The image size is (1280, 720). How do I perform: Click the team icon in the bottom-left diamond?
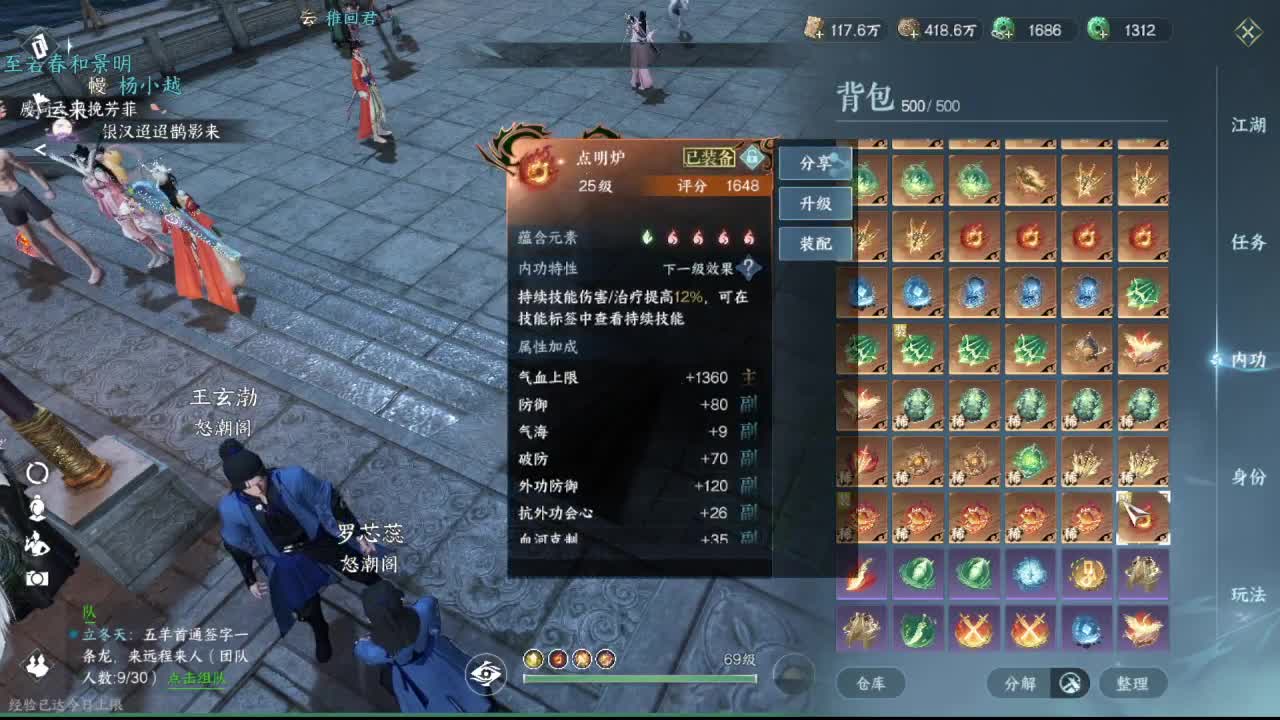tap(36, 662)
